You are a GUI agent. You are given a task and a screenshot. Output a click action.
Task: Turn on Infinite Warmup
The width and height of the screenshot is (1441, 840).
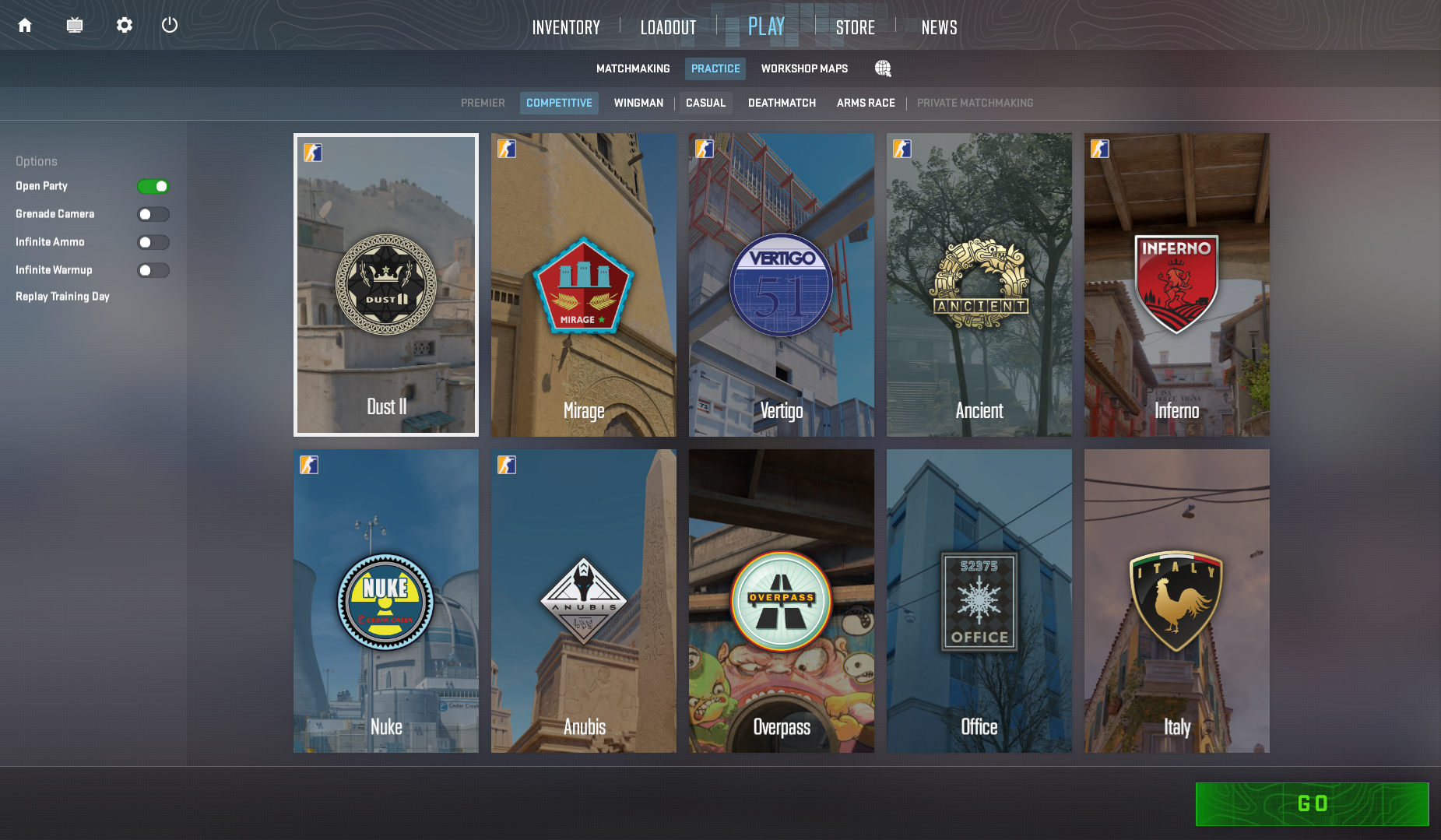[153, 270]
